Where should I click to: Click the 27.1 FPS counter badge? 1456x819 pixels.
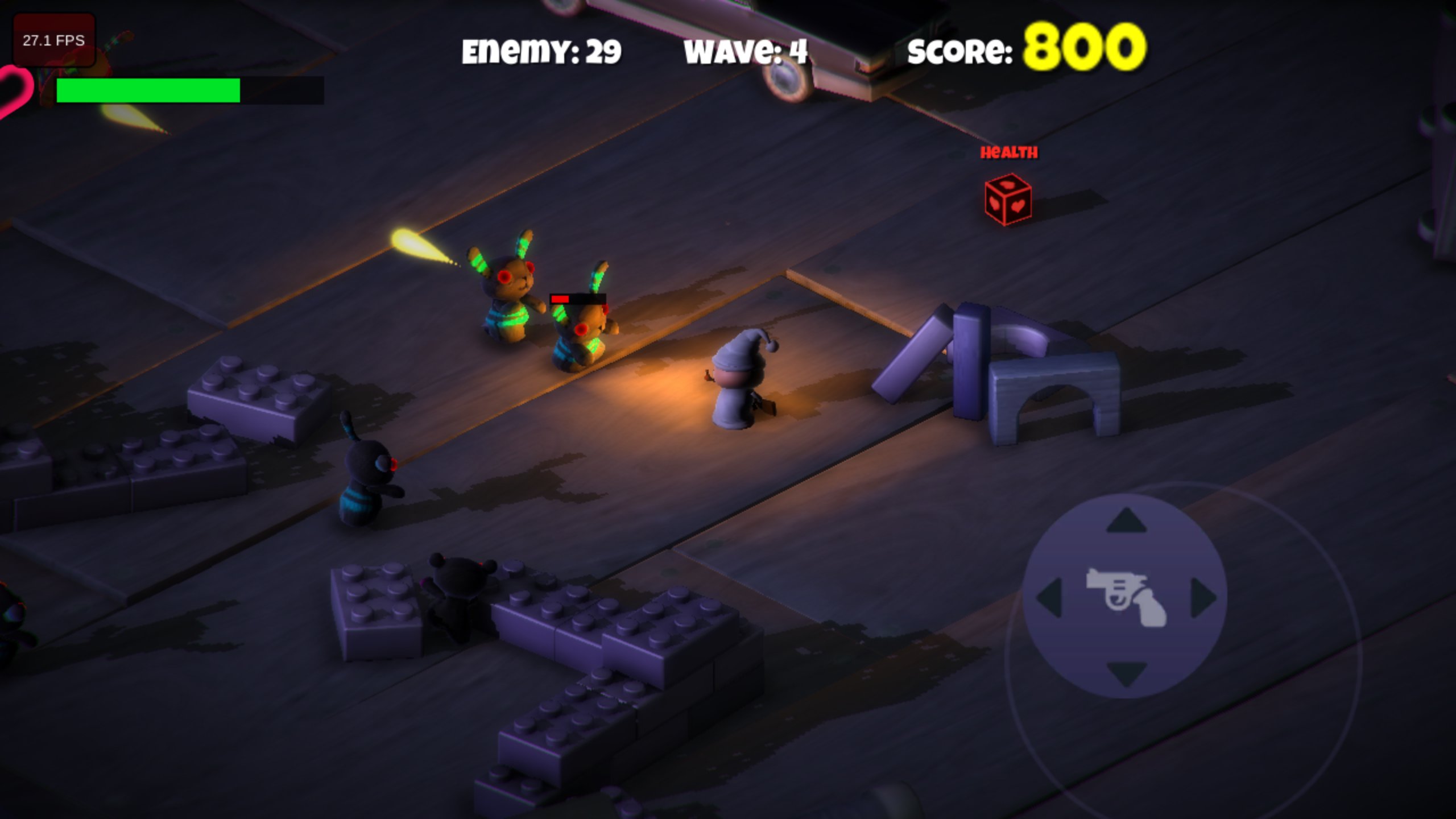pos(54,40)
